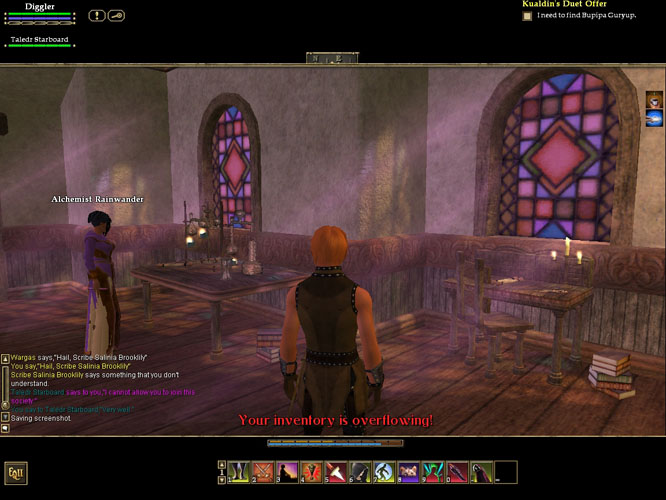Image resolution: width=666 pixels, height=500 pixels.
Task: Click the exclamation mark alert icon
Action: (96, 15)
